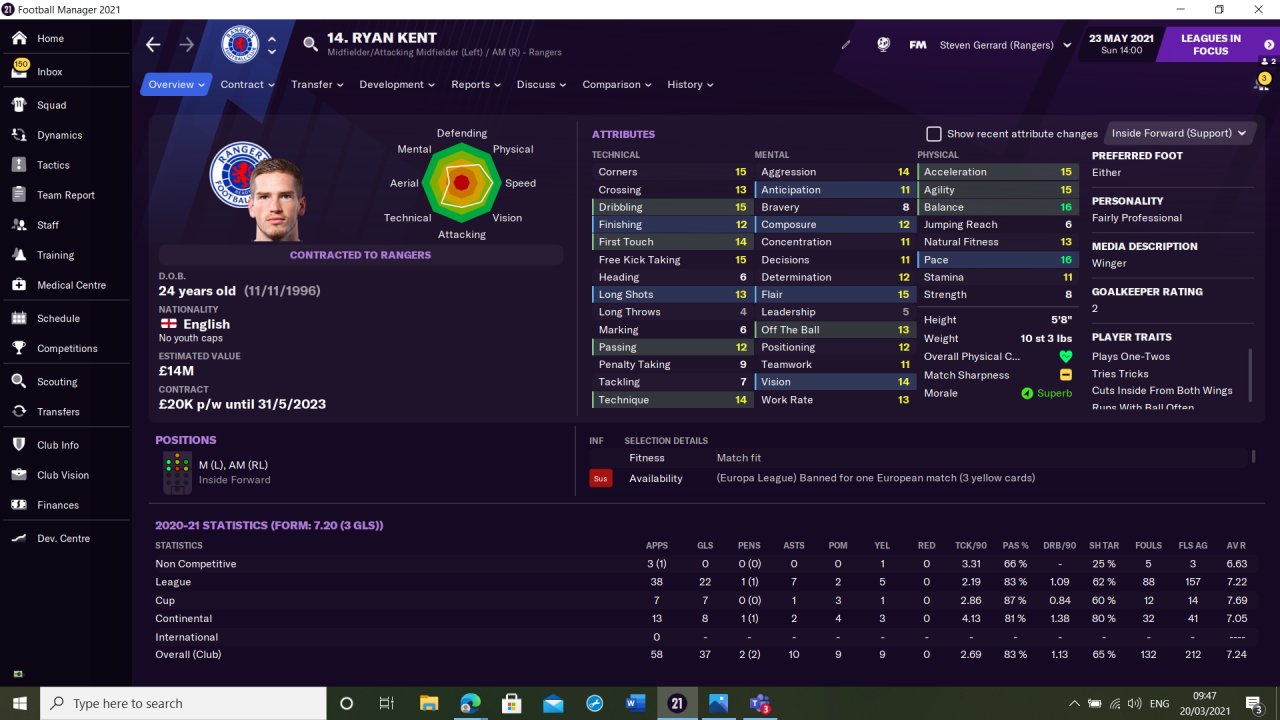This screenshot has height=720, width=1280.
Task: View club Finances
Action: point(58,505)
